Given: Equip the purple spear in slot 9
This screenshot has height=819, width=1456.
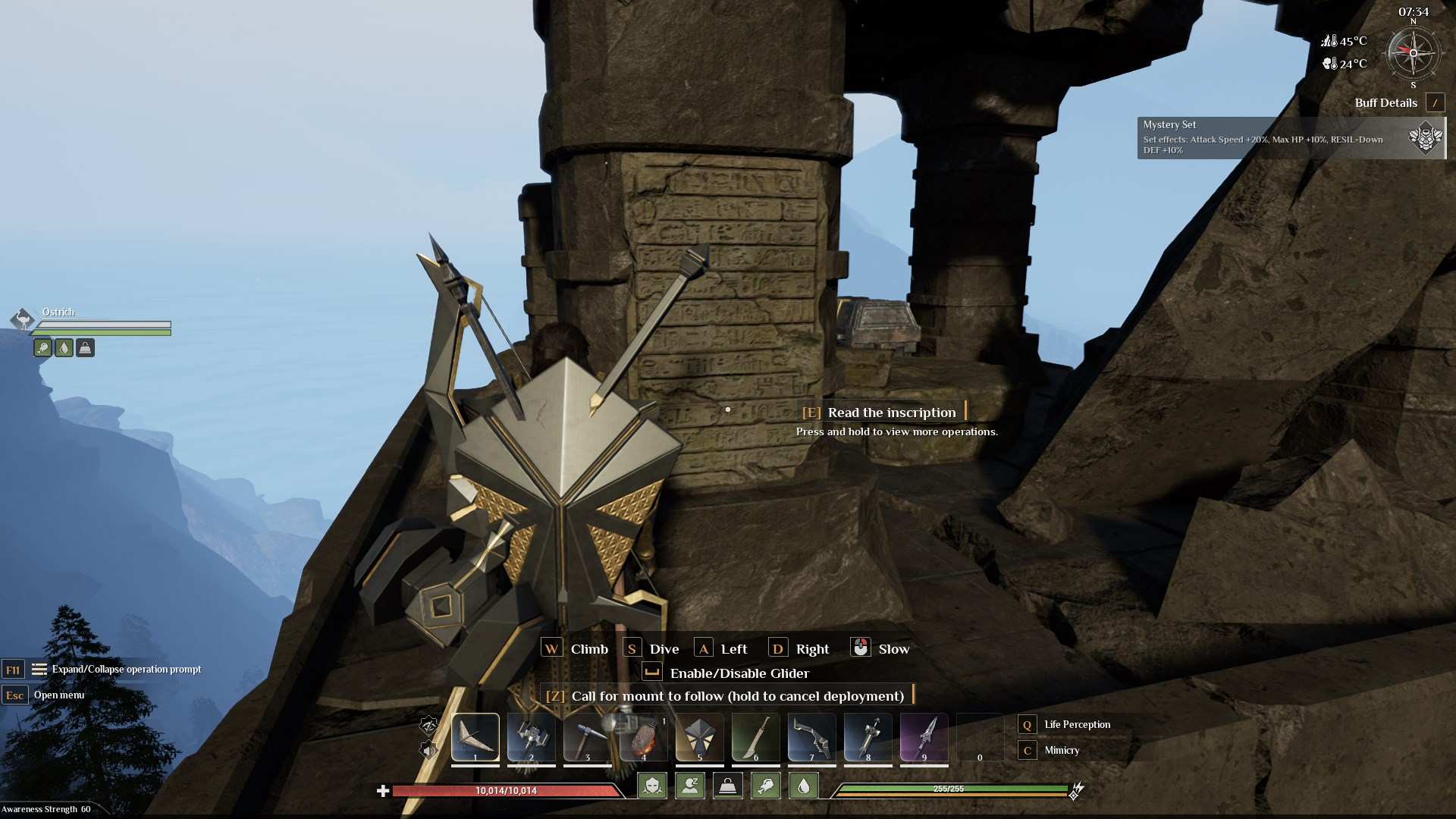Looking at the screenshot, I should (x=924, y=737).
